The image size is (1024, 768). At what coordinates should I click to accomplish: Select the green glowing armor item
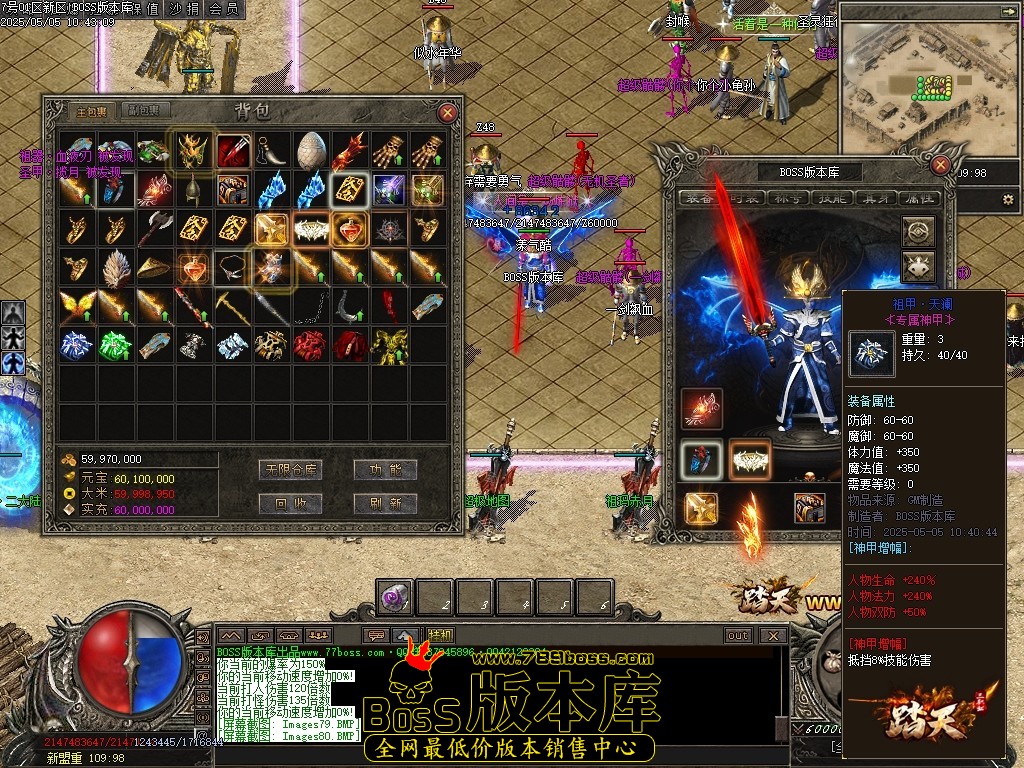point(116,345)
